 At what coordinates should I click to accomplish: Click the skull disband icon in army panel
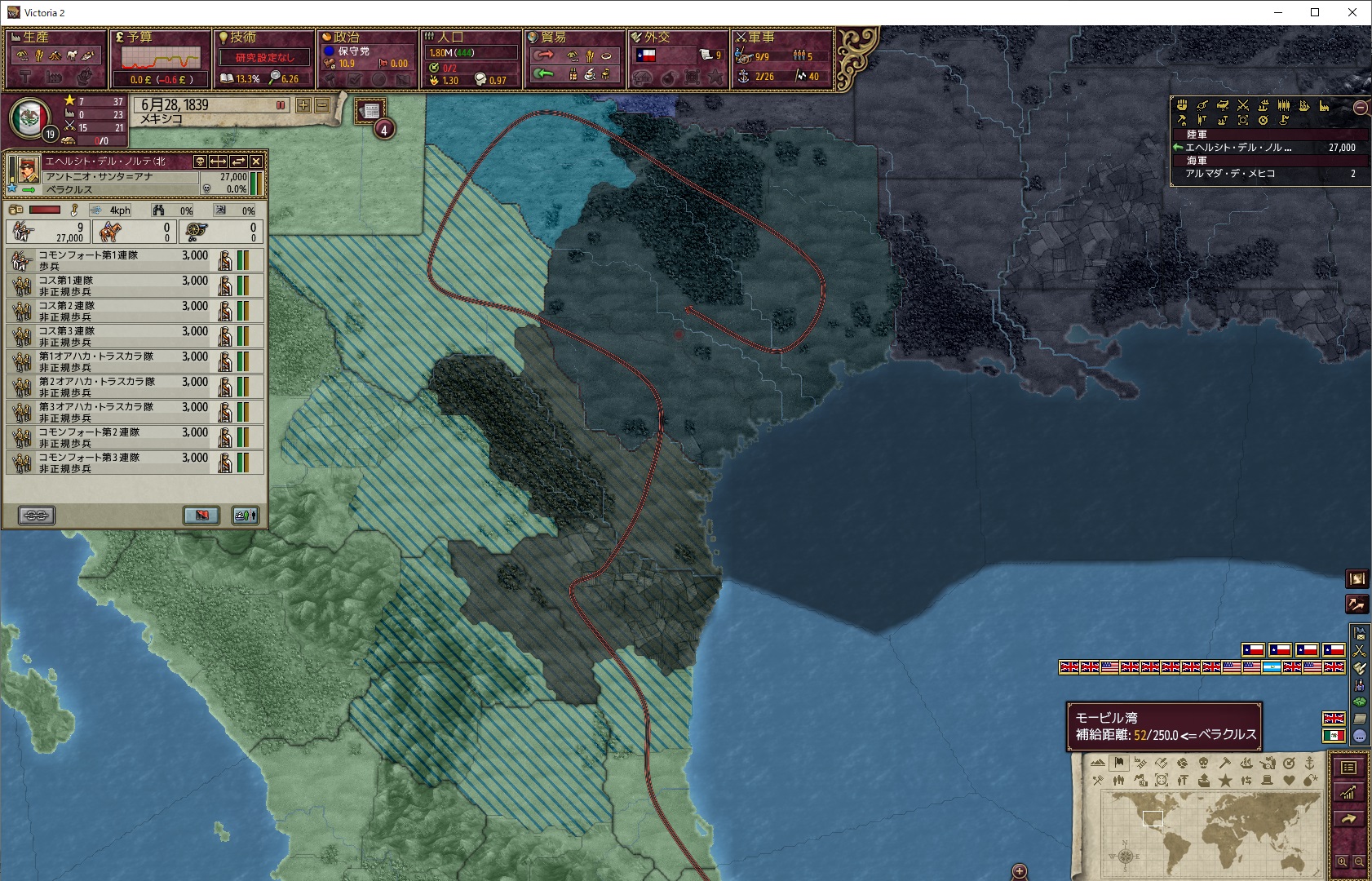[x=200, y=162]
